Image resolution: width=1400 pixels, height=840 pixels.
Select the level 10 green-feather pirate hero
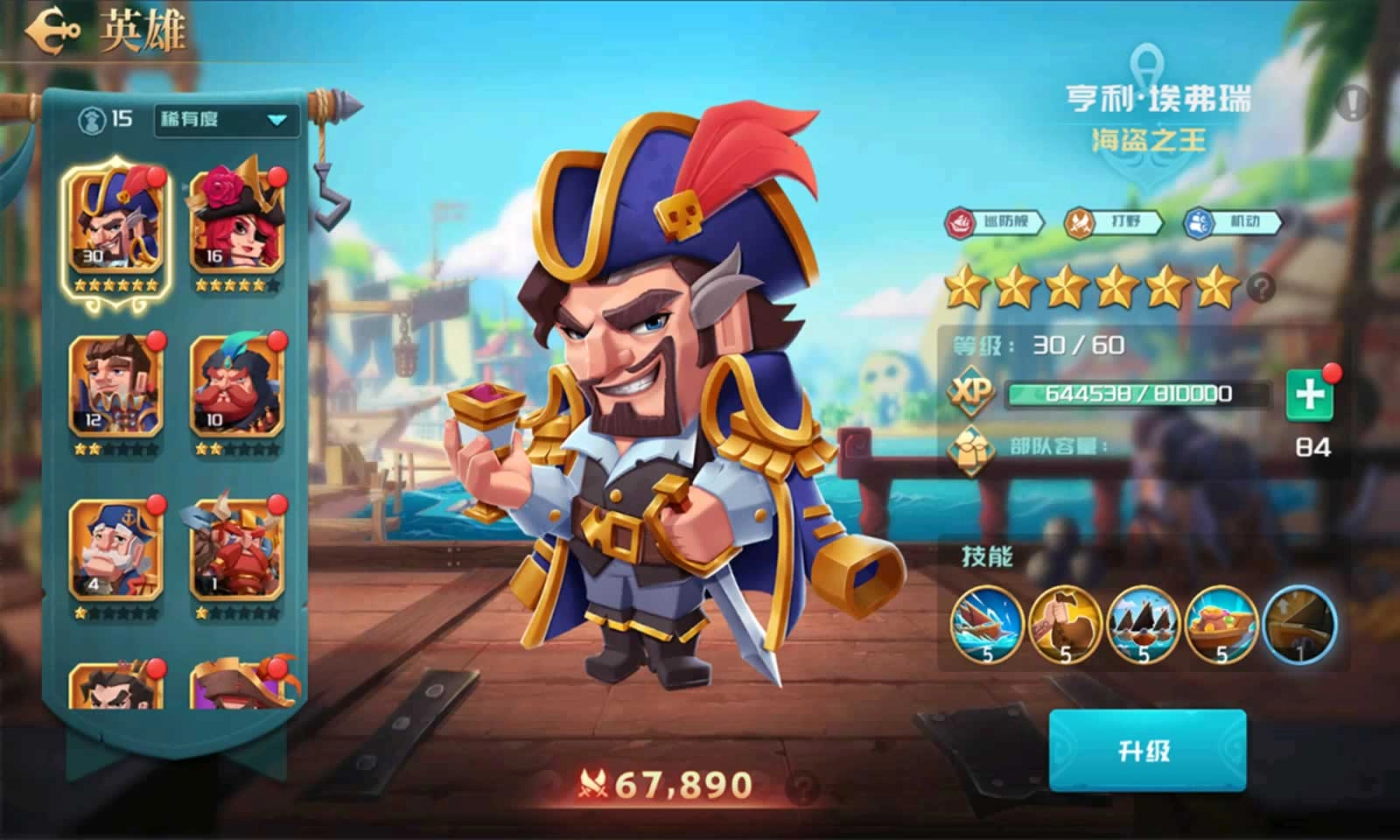click(x=238, y=385)
